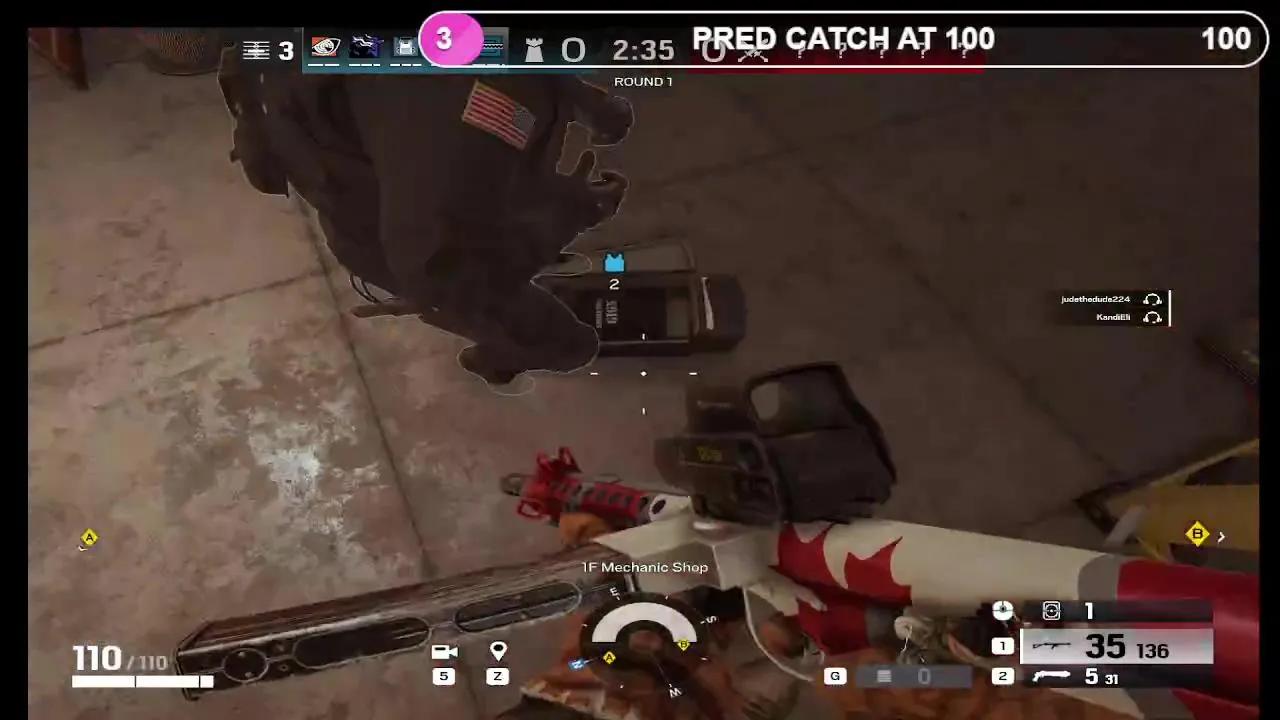Click the ping location pin icon above Z

pos(497,650)
